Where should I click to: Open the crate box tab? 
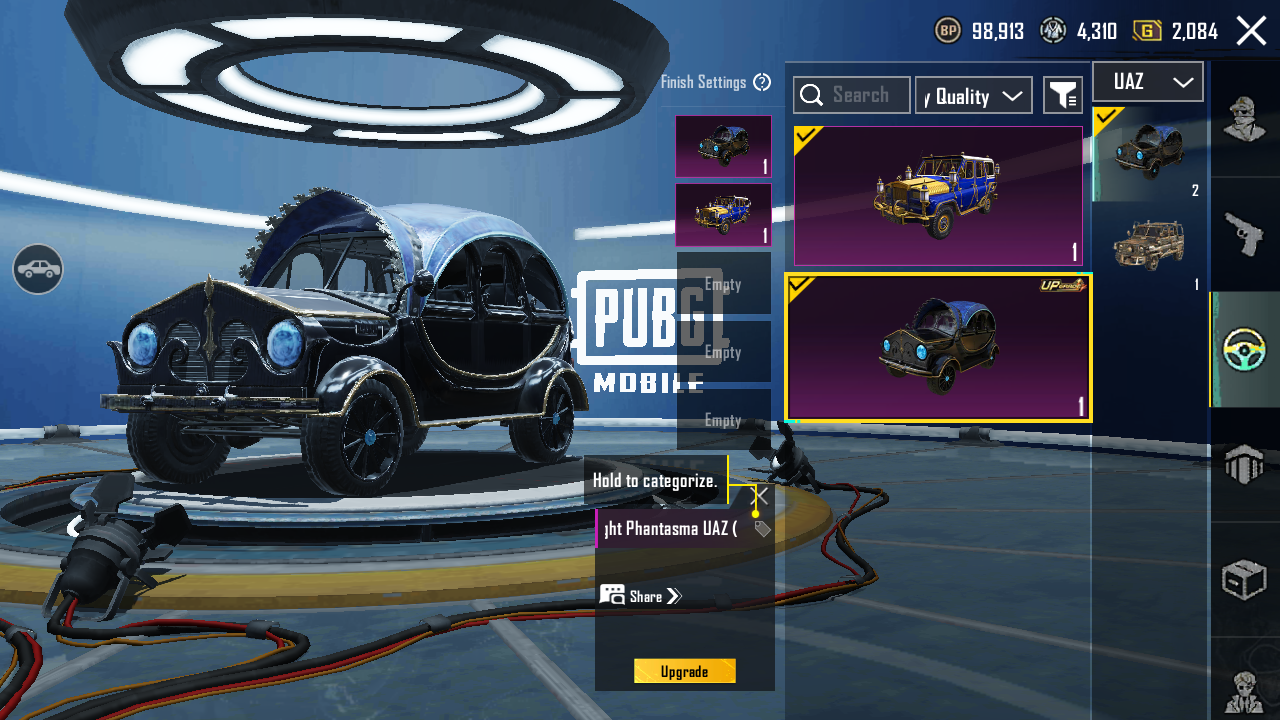[x=1244, y=580]
